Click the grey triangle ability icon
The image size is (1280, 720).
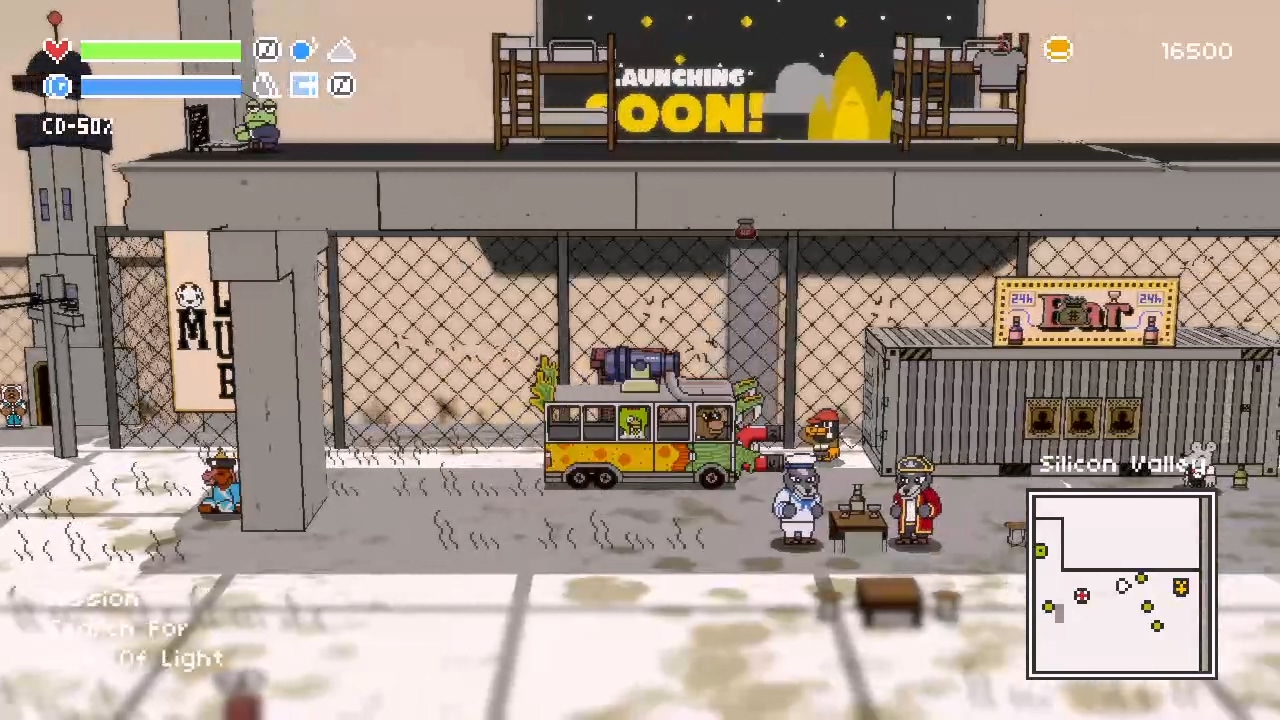click(341, 50)
